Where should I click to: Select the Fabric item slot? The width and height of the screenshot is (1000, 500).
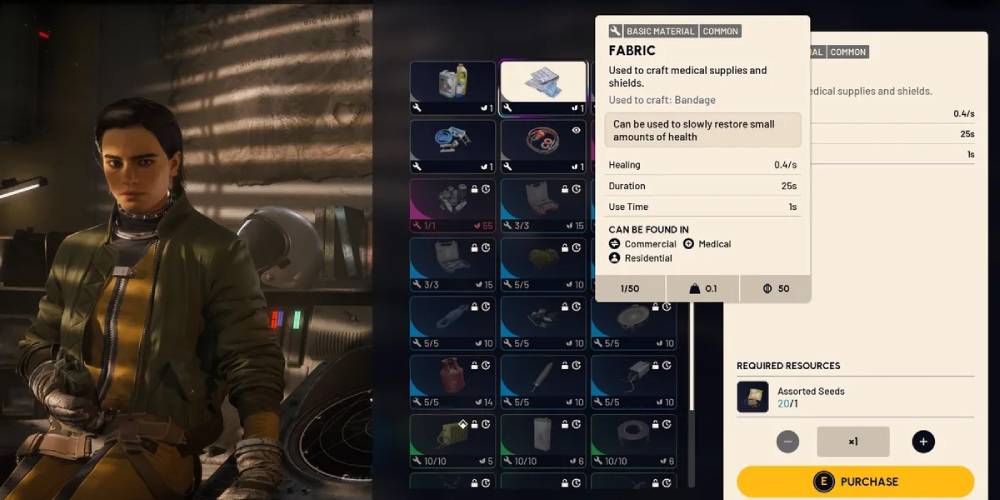(x=543, y=87)
